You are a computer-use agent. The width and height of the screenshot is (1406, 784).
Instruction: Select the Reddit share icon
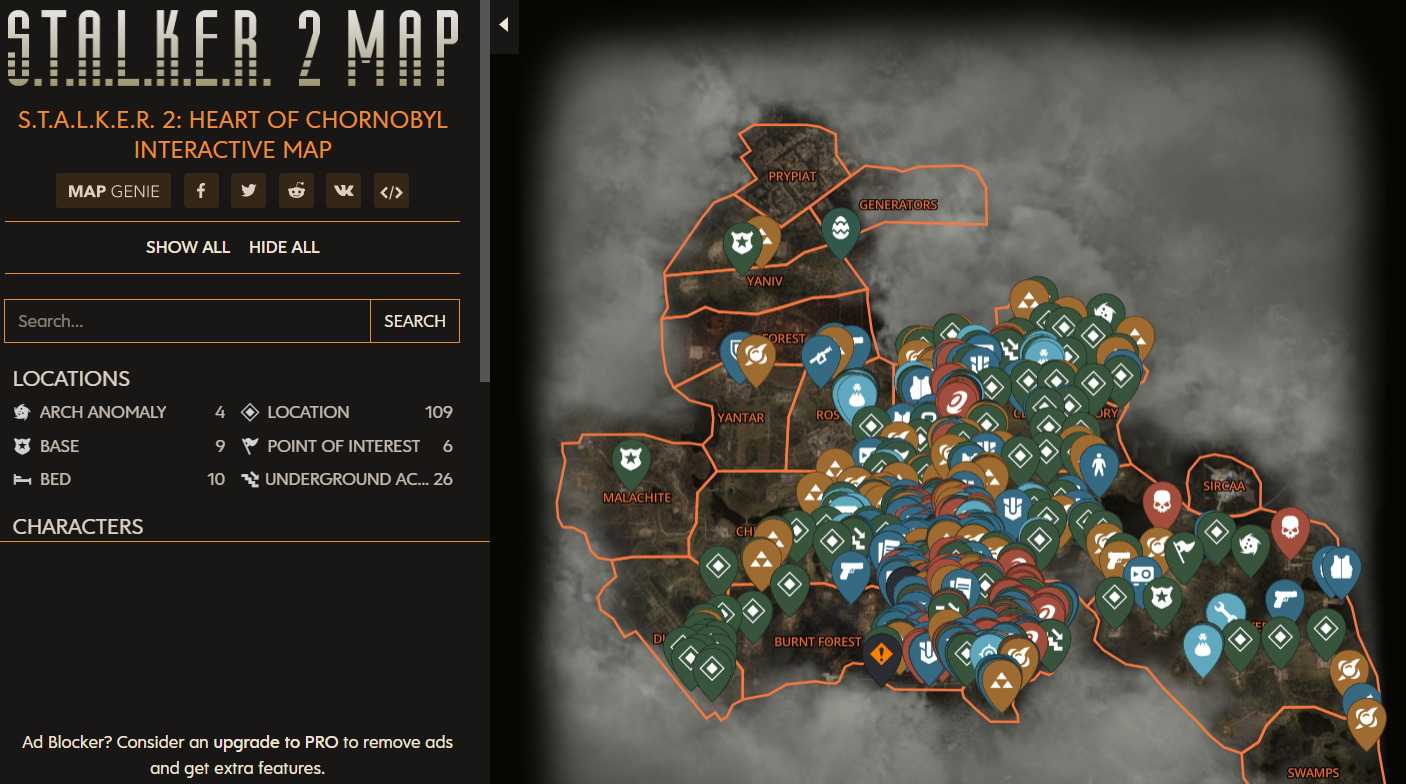tap(296, 190)
